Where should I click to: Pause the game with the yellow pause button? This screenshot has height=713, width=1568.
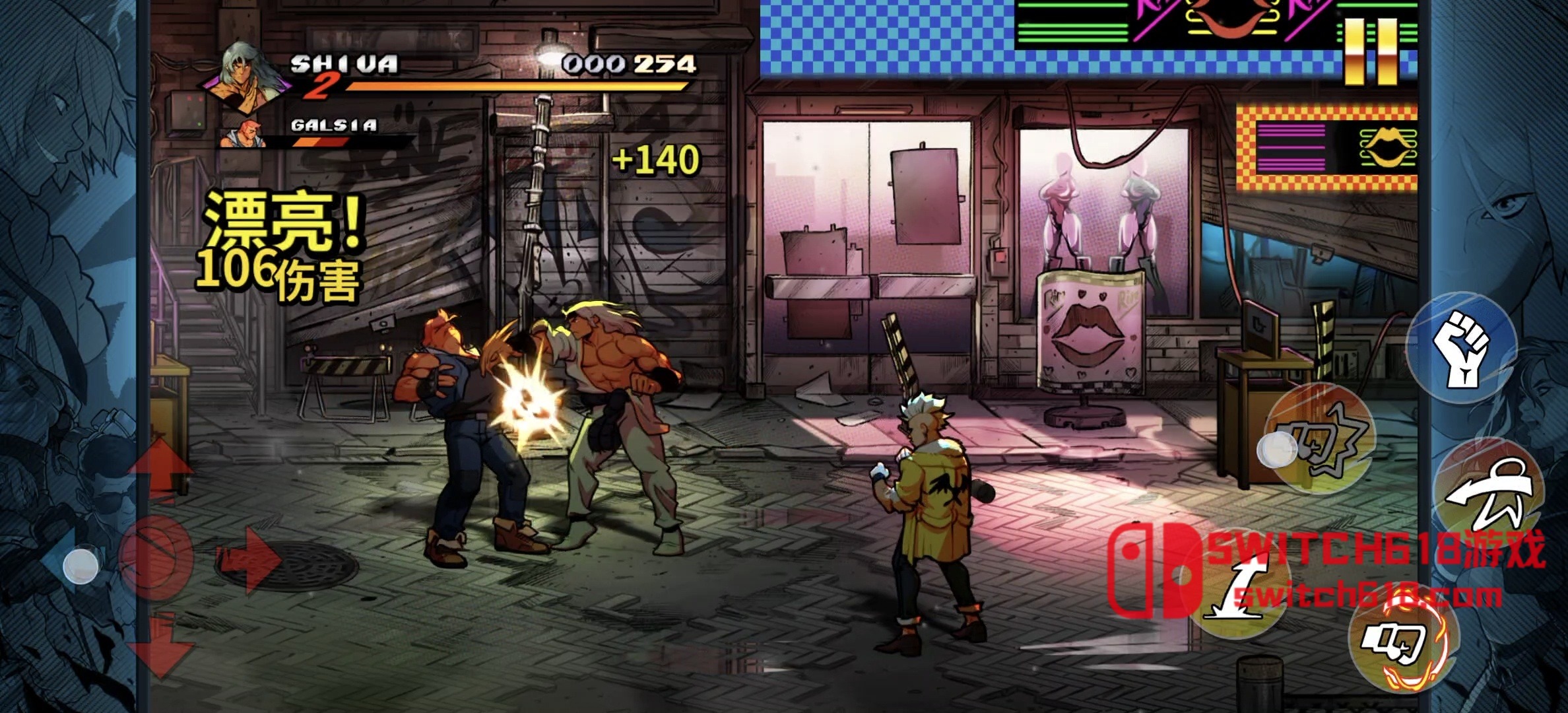point(1371,51)
